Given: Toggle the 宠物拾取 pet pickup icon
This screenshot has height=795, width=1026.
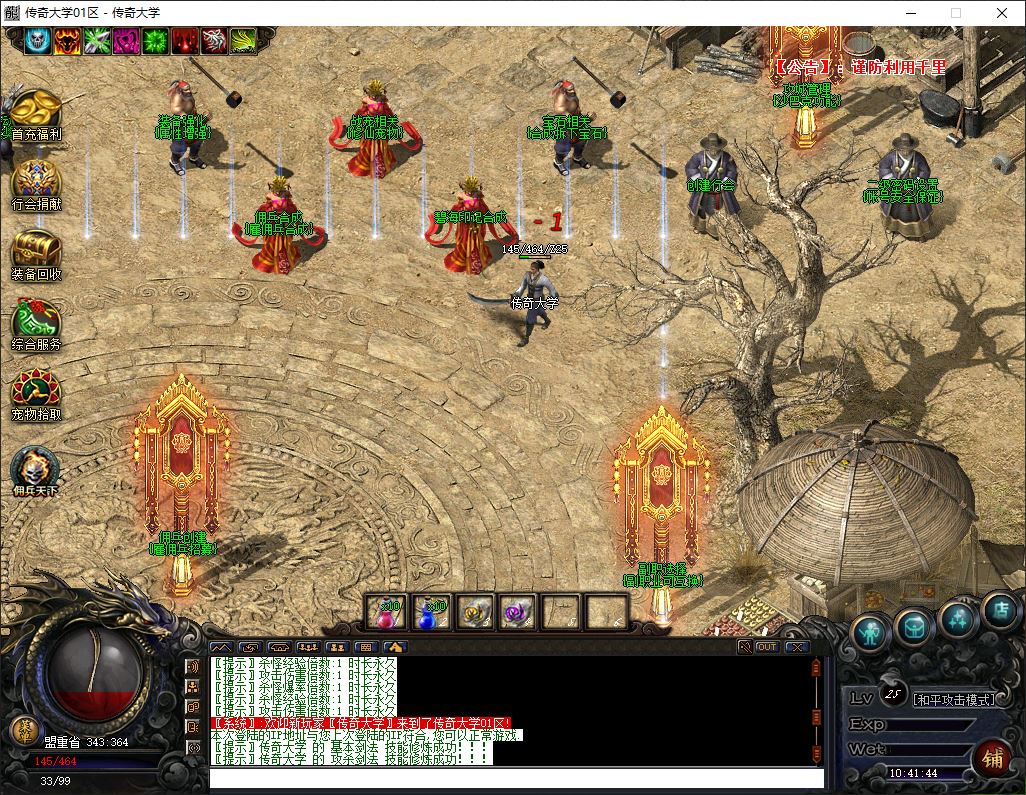Looking at the screenshot, I should point(36,392).
